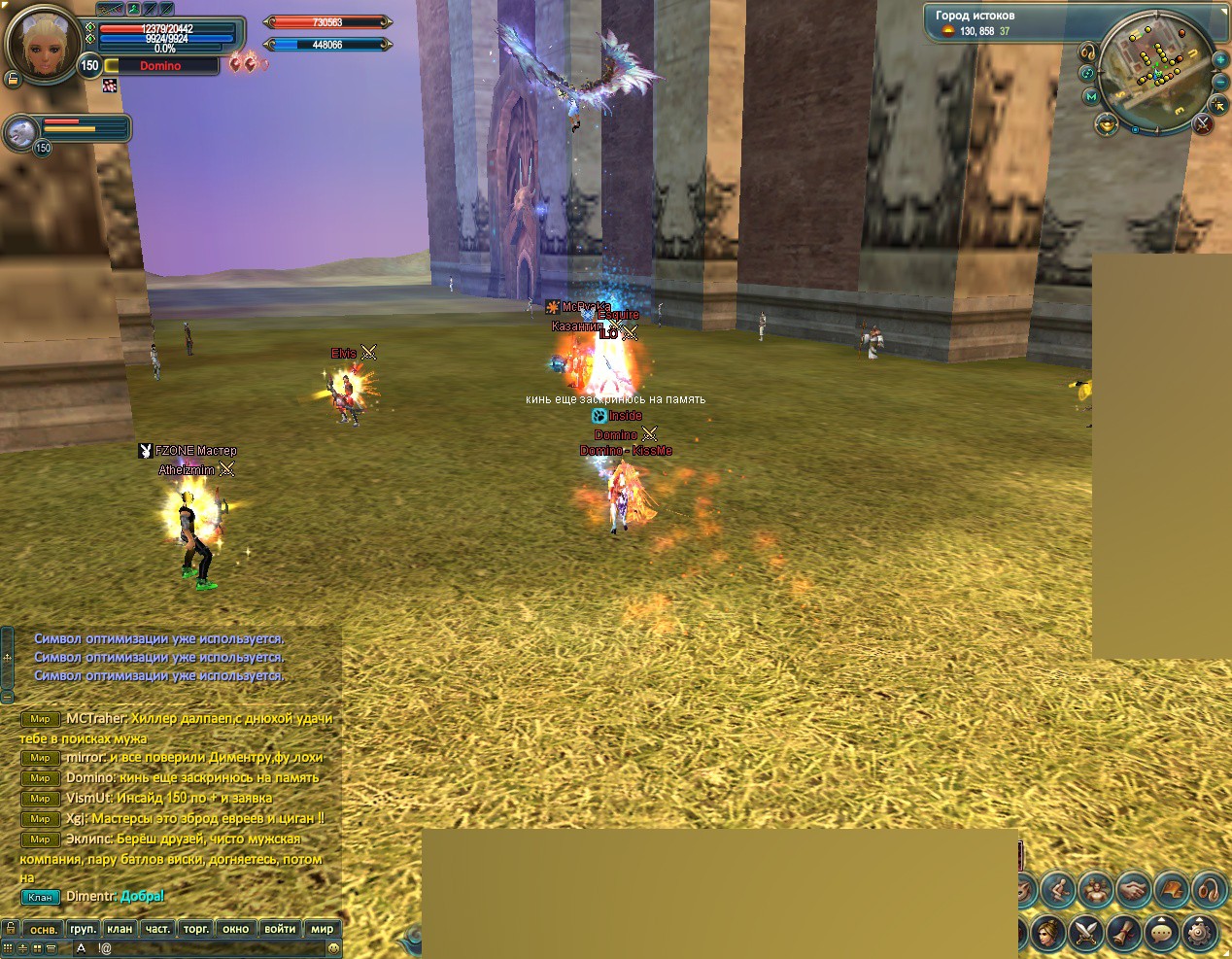Toggle the chat lock padlock icon
This screenshot has height=959, width=1232.
(10, 929)
